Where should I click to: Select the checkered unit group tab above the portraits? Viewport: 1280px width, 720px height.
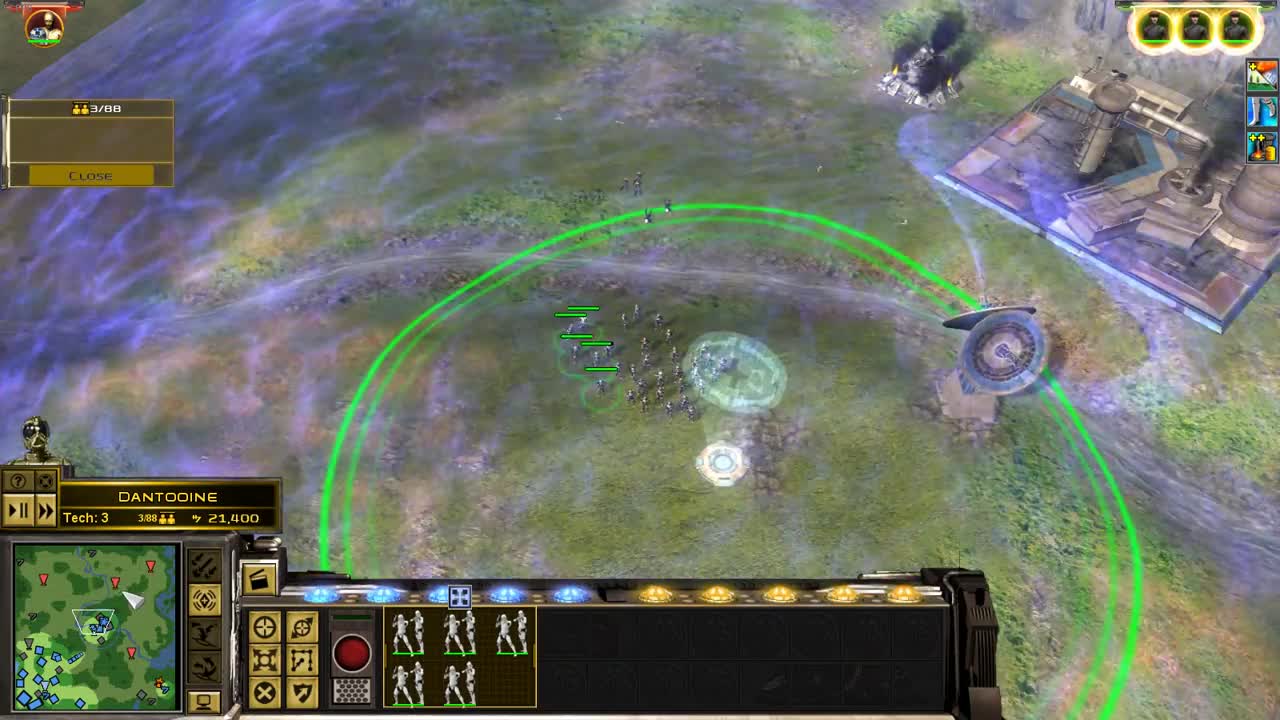click(458, 594)
